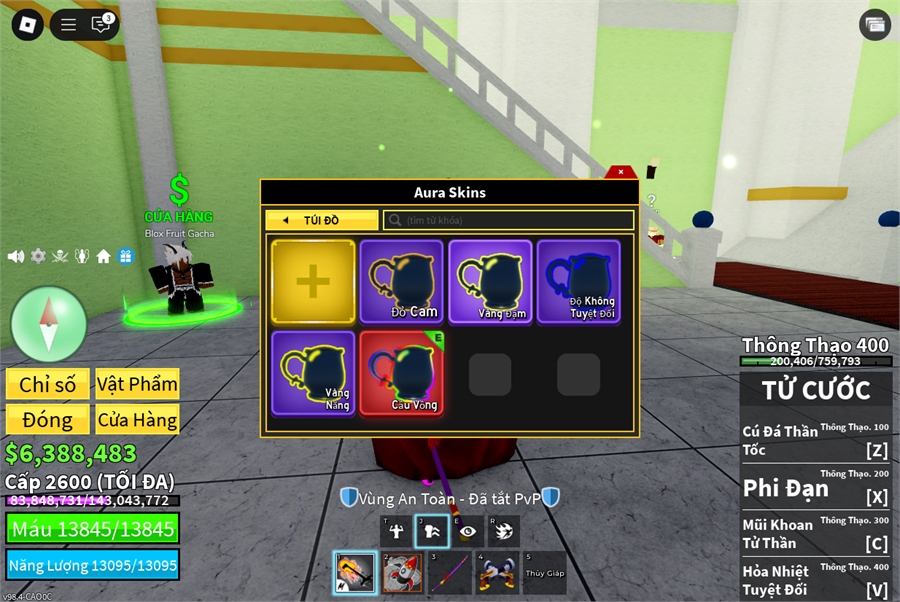Open the Vật Phẩm items menu
The width and height of the screenshot is (900, 602).
click(x=137, y=385)
